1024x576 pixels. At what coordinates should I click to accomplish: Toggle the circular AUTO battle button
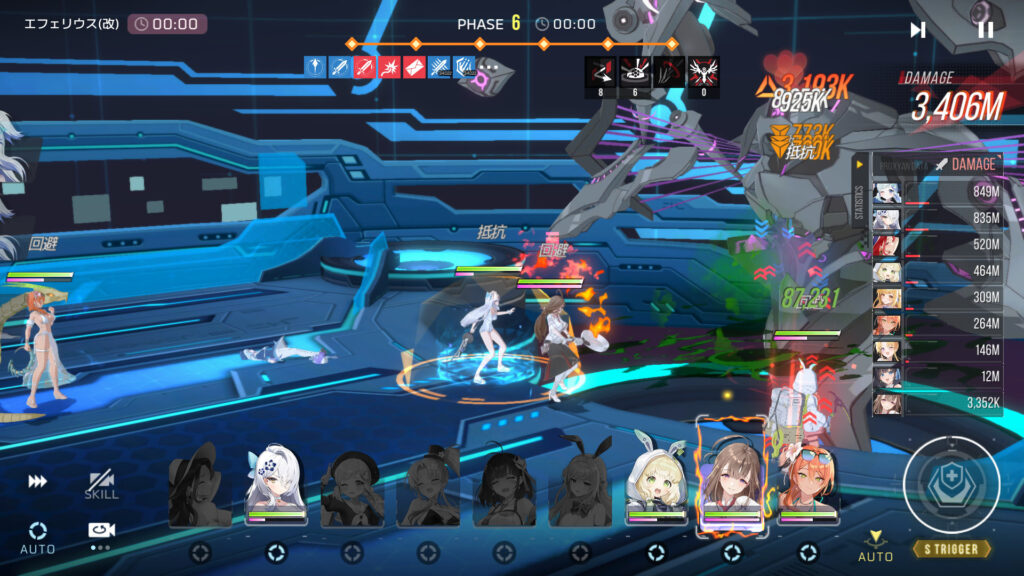click(38, 535)
